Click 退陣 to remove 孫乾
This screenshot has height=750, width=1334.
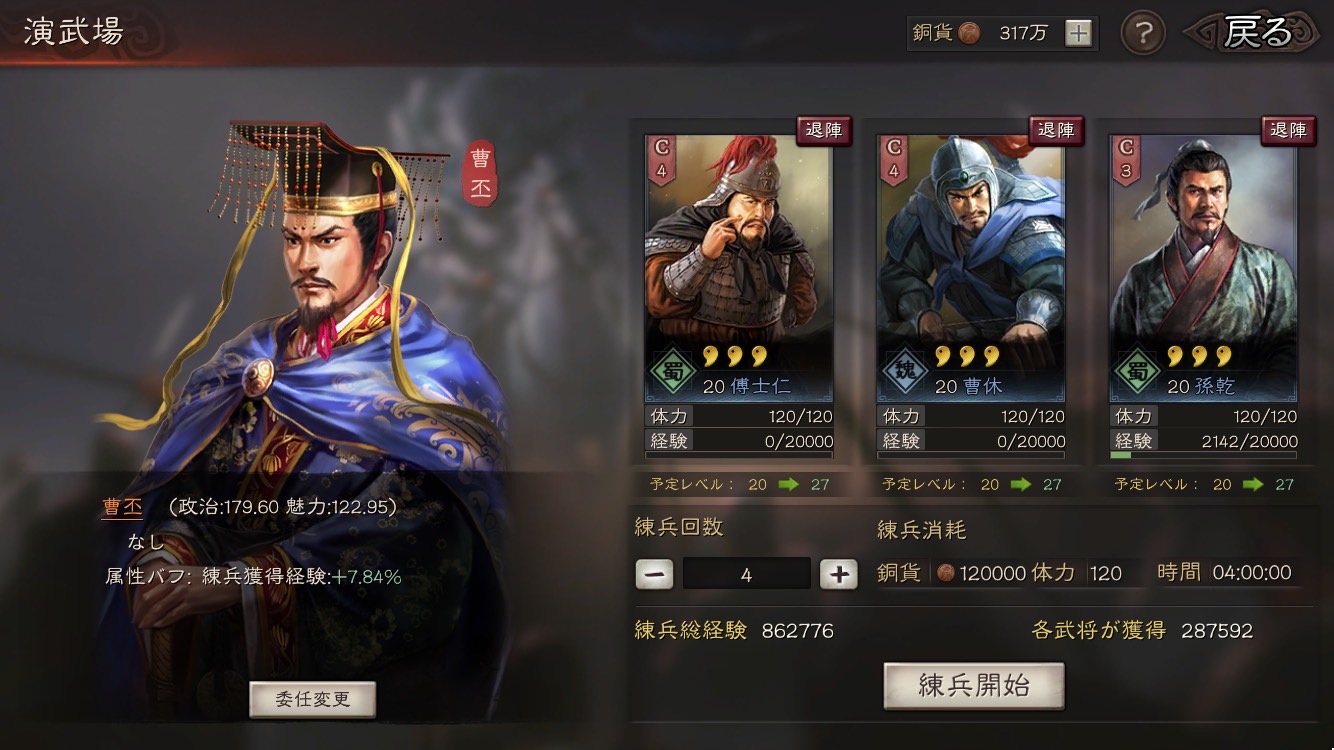[1289, 130]
